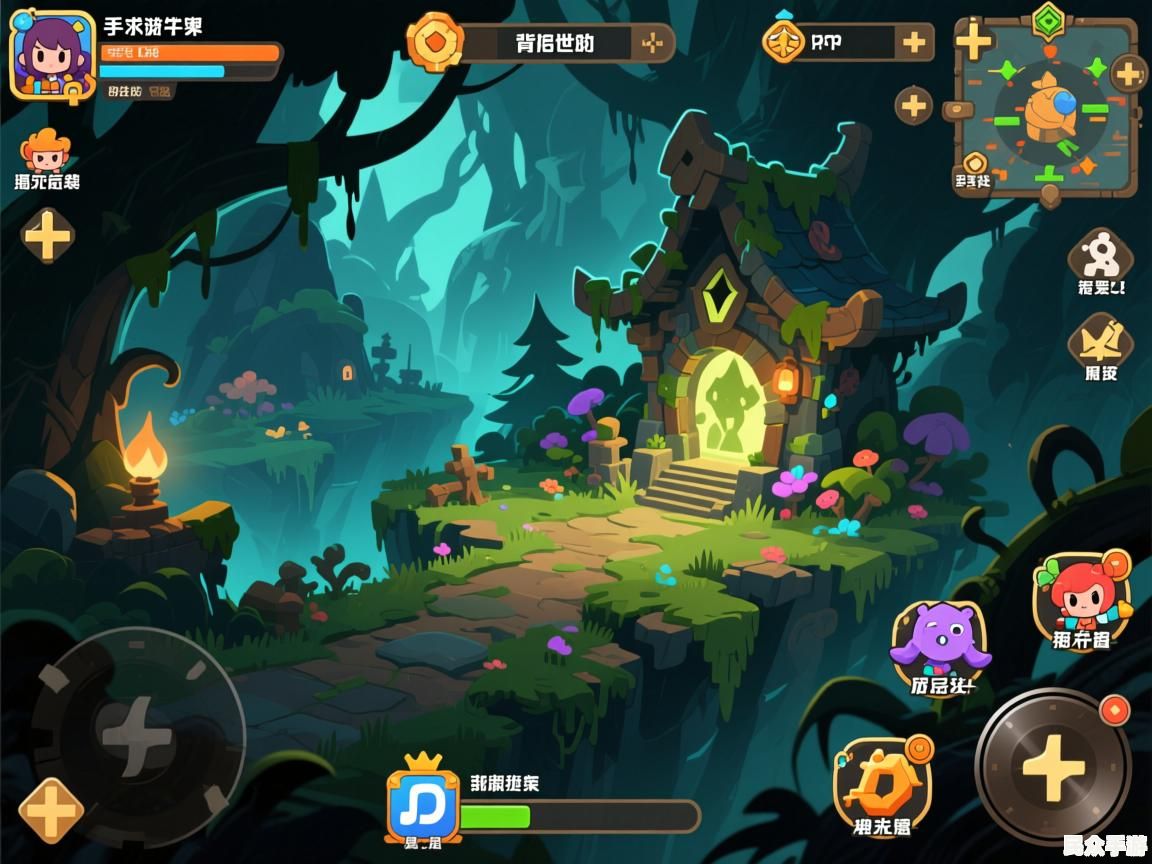Tap the virtual joystick pad
Screen dimensions: 1152x864
137,737
